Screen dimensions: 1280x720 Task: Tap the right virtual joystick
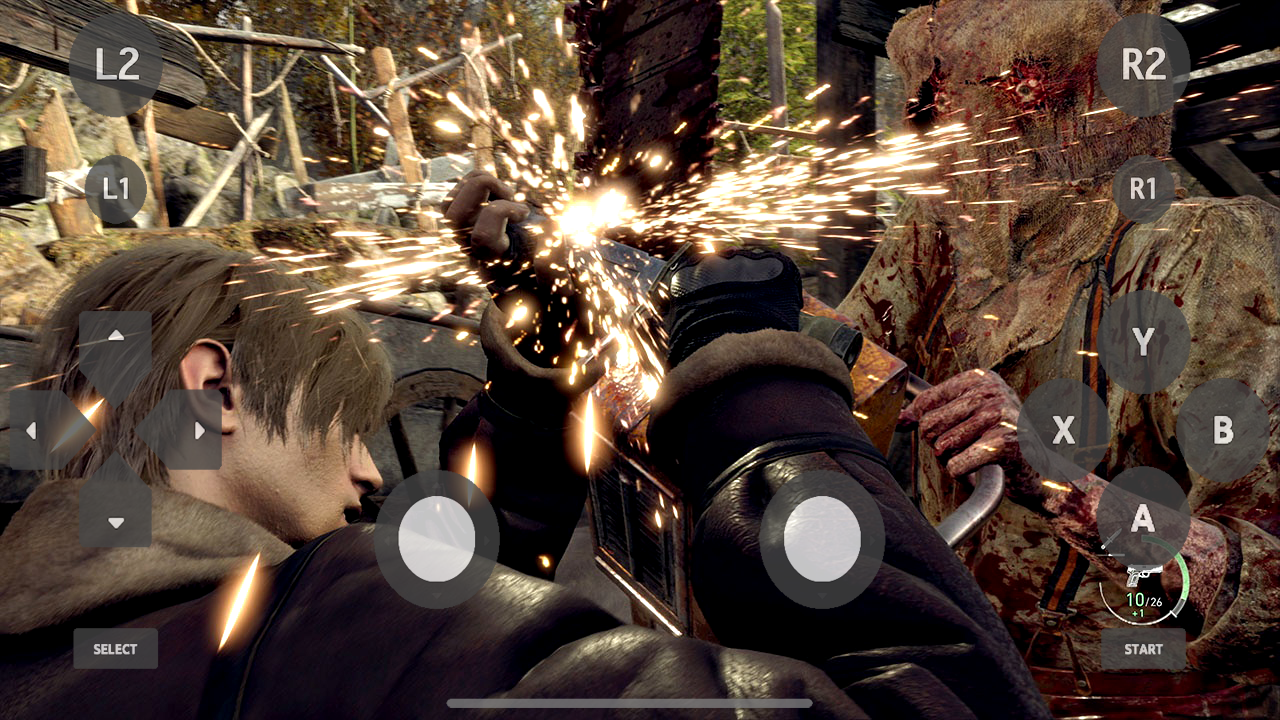[822, 540]
